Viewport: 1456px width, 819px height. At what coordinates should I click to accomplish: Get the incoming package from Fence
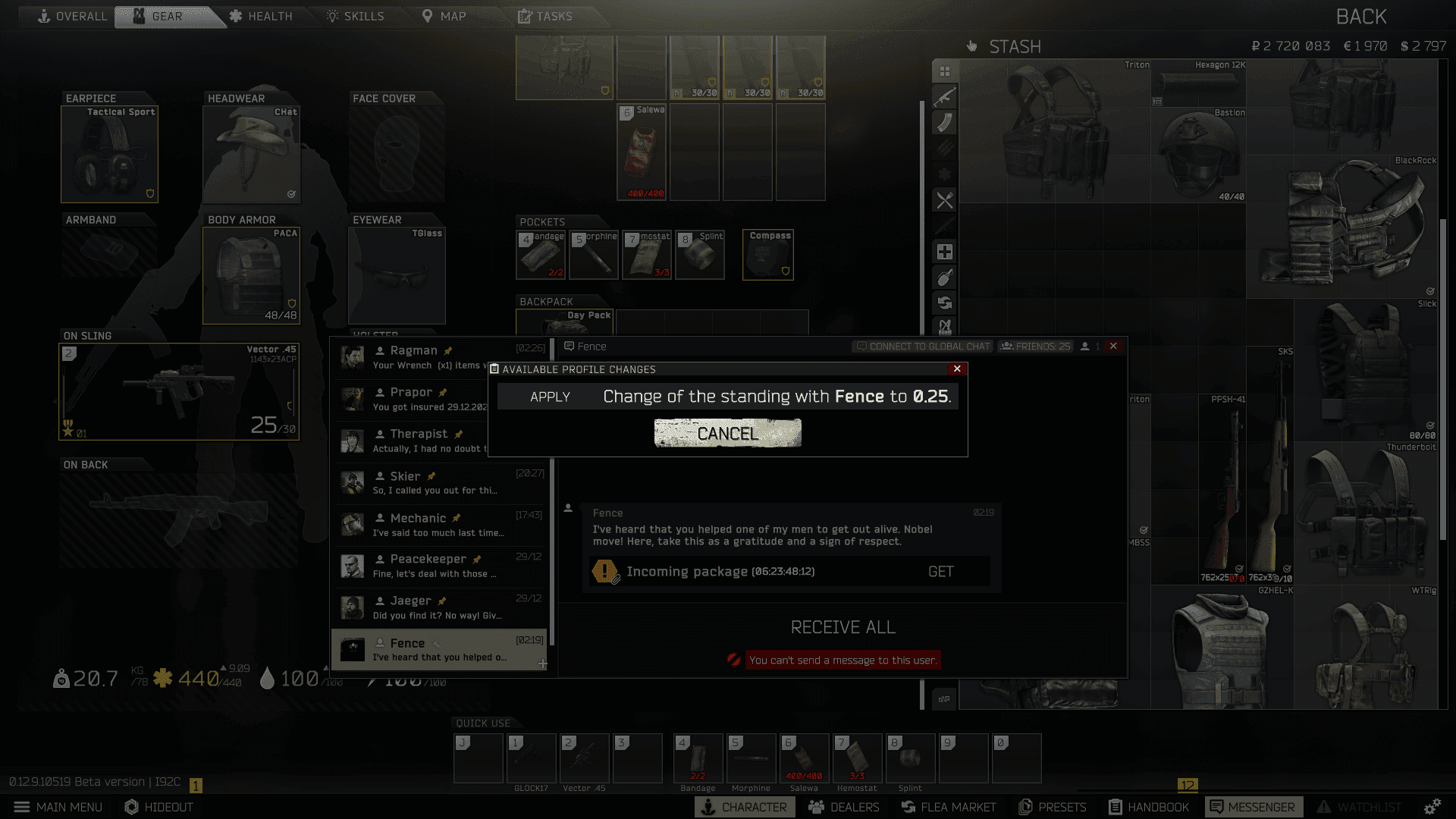click(x=940, y=572)
